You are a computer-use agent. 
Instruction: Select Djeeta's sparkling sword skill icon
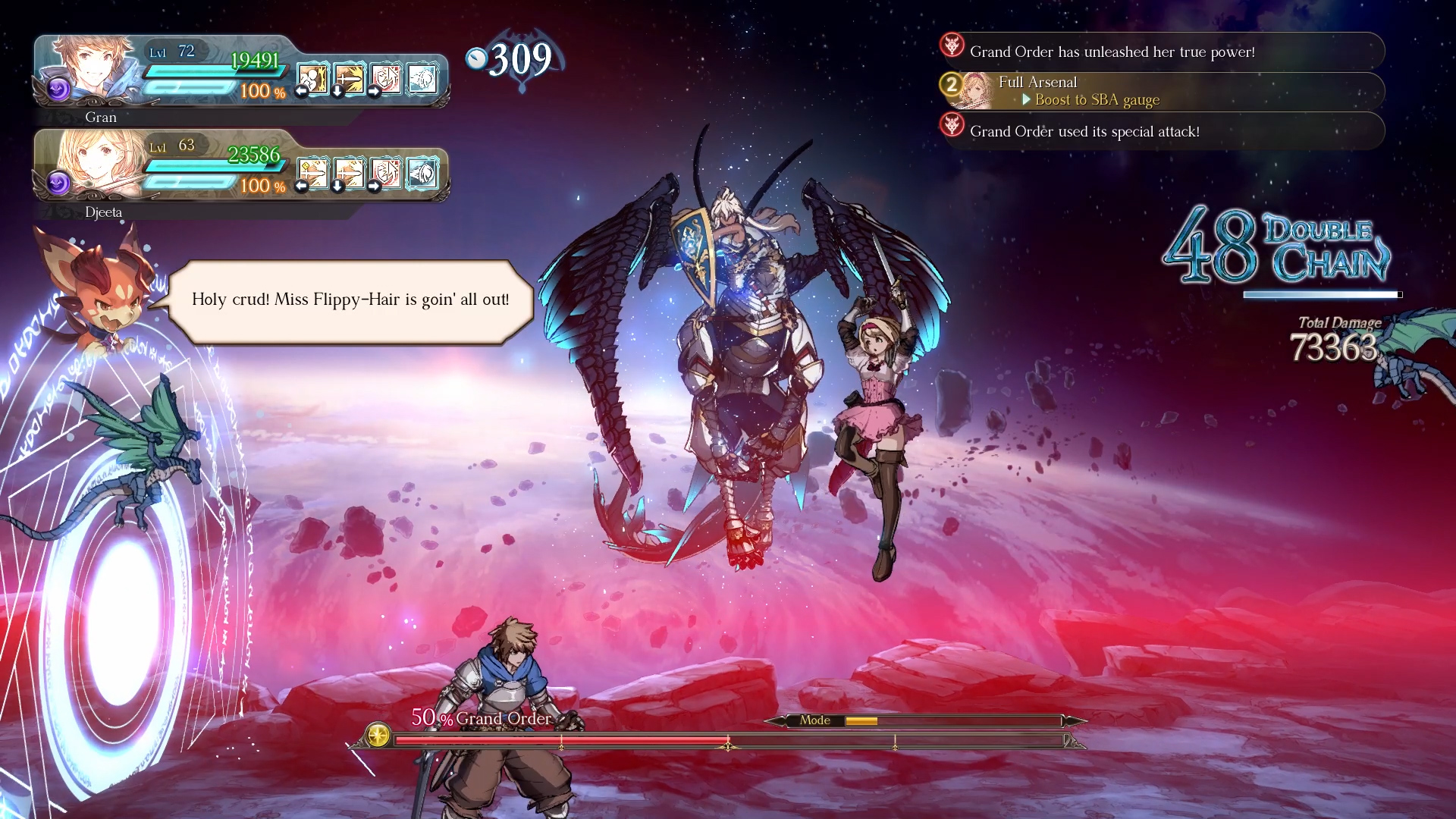tap(312, 173)
